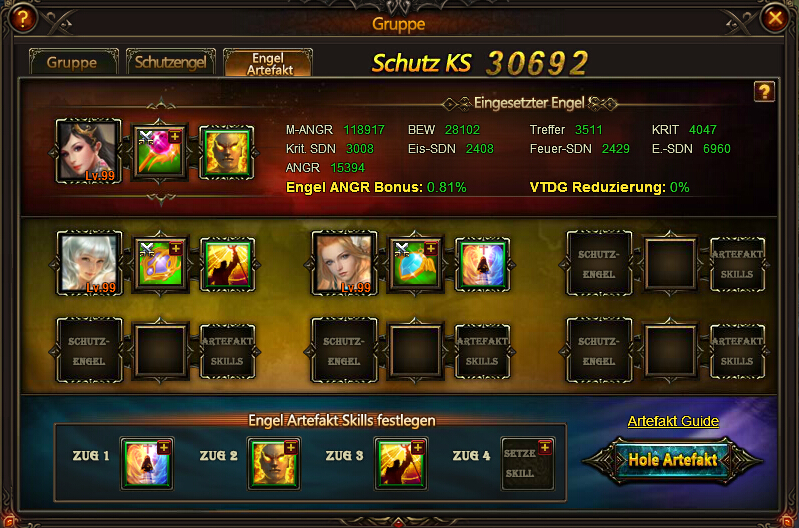Click the Hole Artefakt button
The height and width of the screenshot is (528, 799).
[x=672, y=460]
